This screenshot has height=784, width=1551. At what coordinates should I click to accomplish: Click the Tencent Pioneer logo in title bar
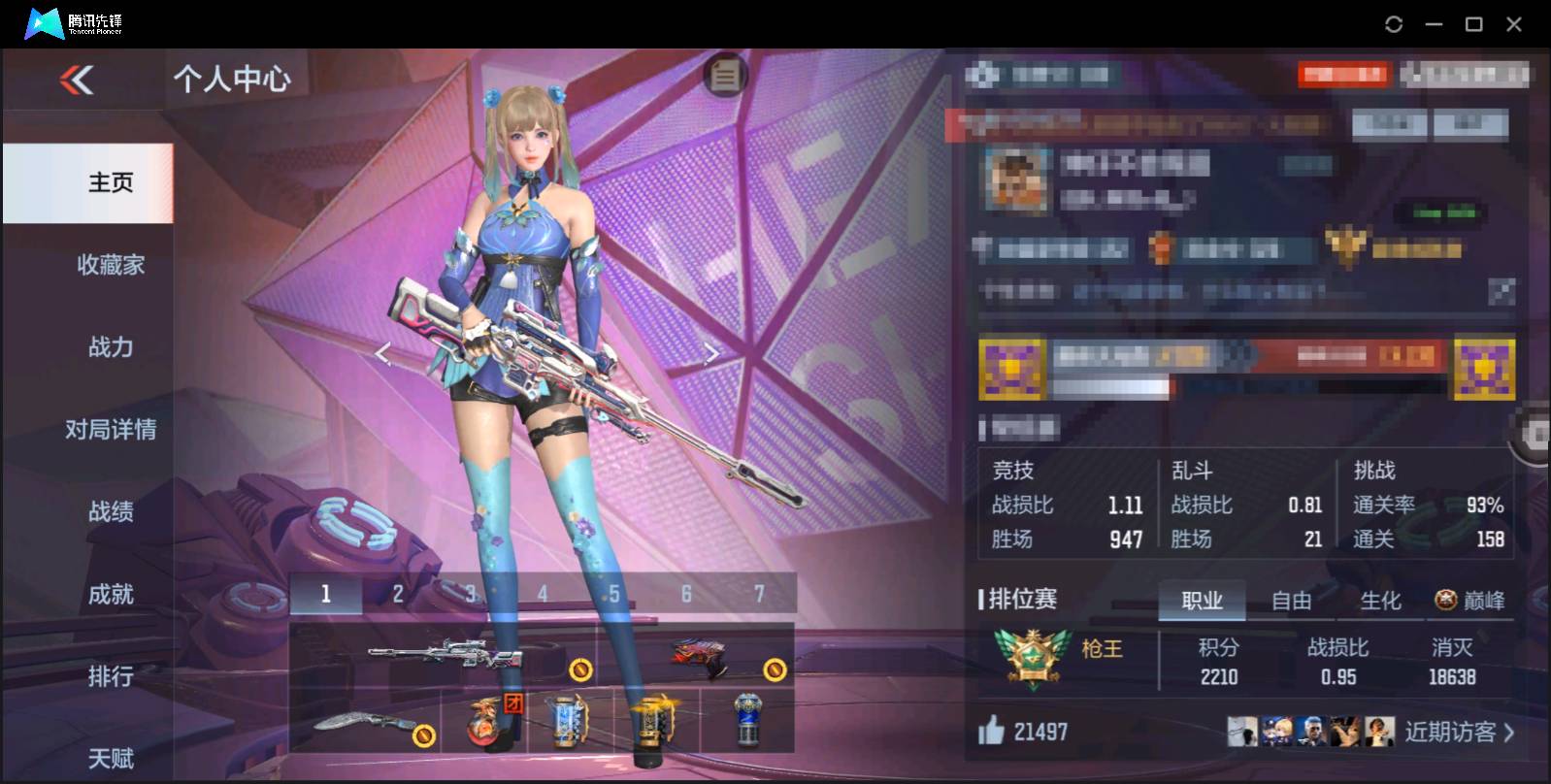click(44, 21)
